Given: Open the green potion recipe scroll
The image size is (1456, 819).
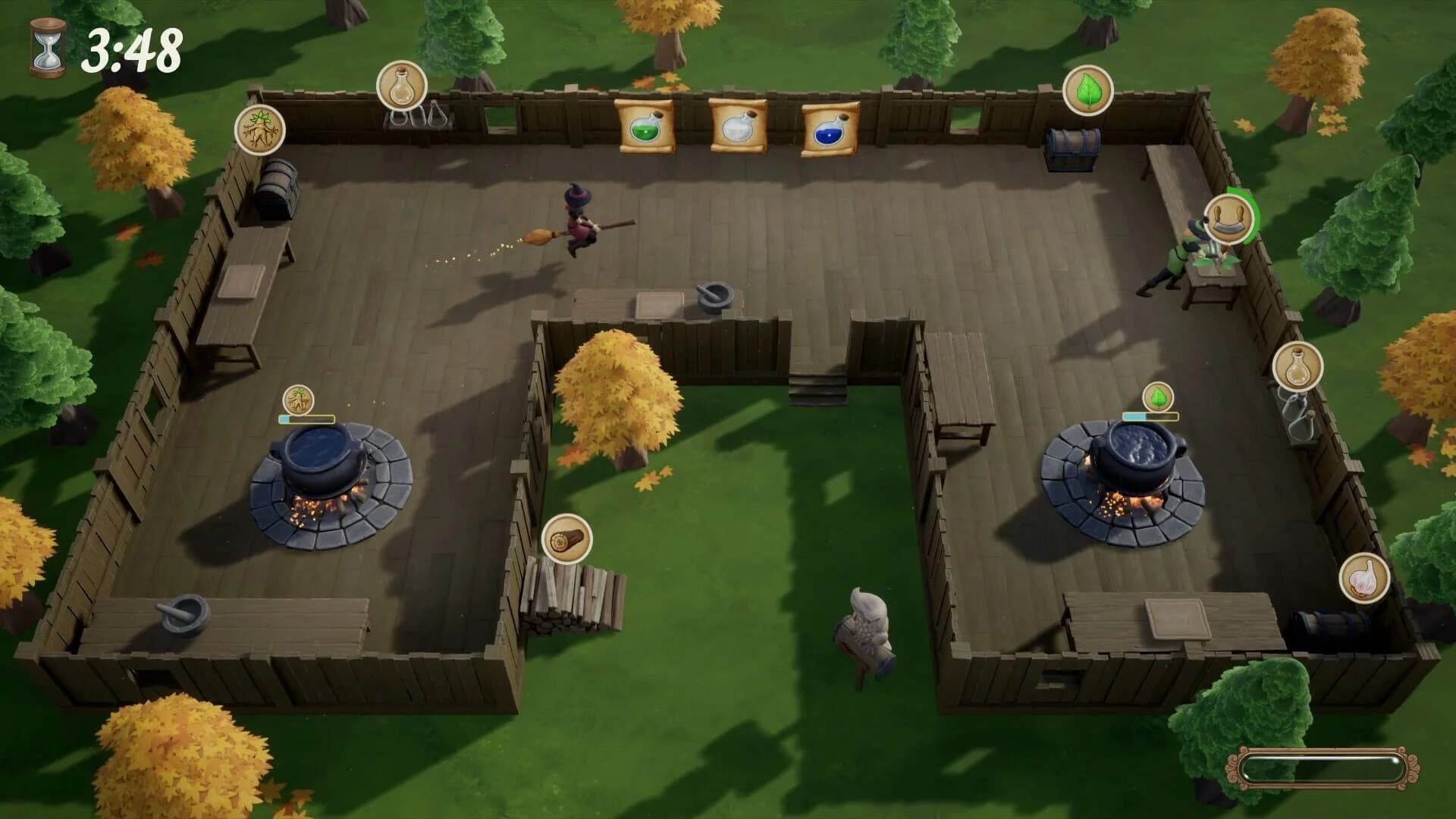Looking at the screenshot, I should pyautogui.click(x=645, y=130).
